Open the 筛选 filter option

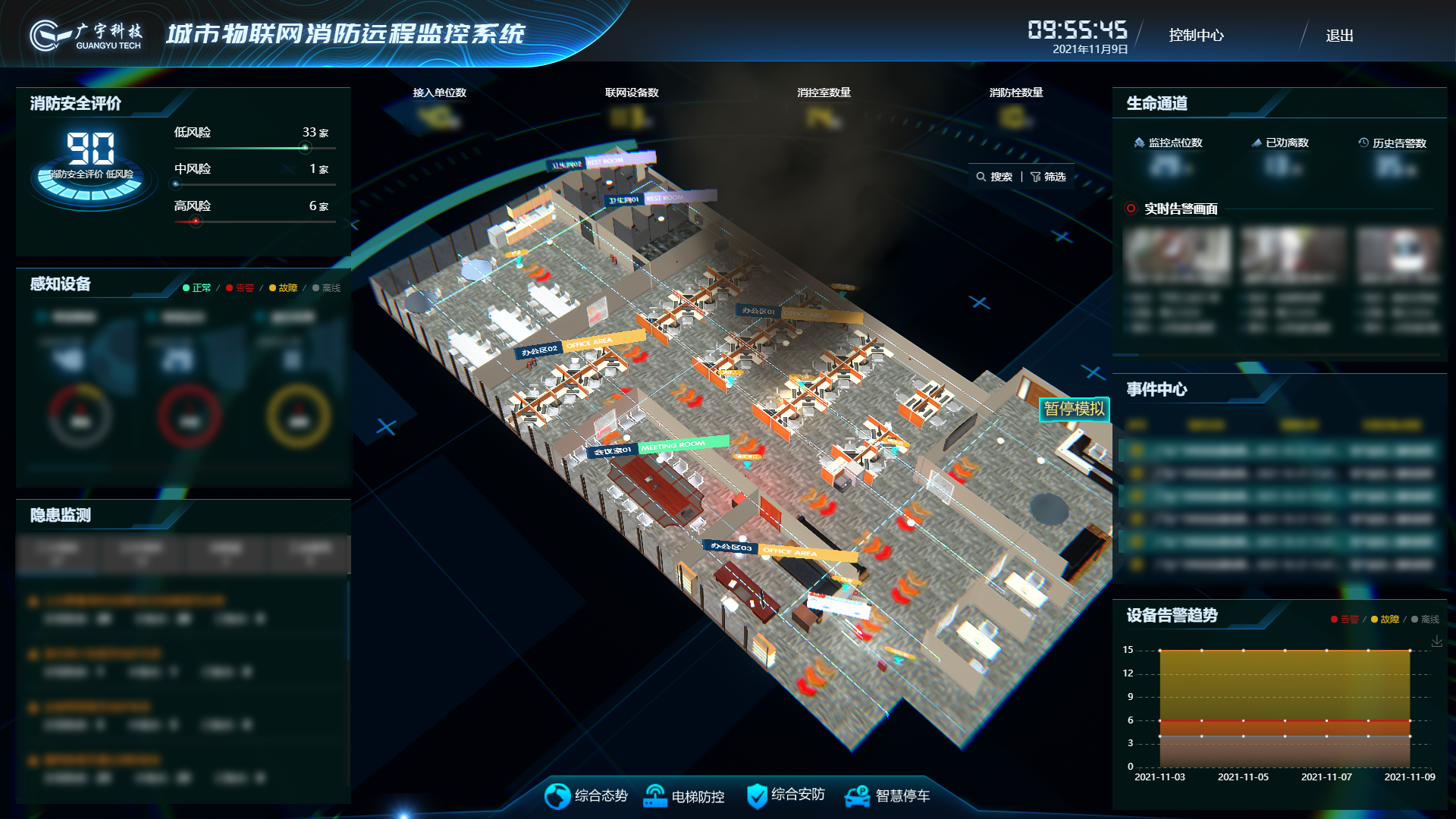[1048, 177]
